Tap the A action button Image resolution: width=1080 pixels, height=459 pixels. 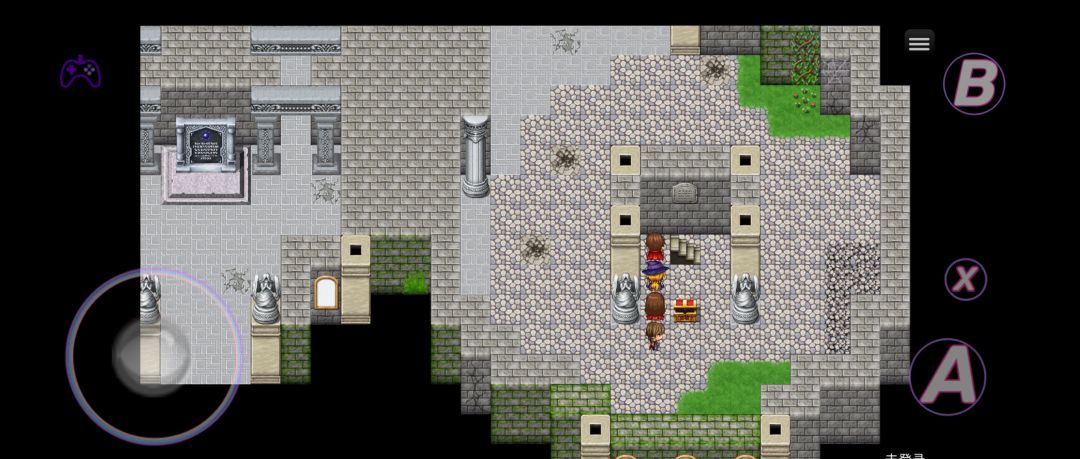point(947,376)
